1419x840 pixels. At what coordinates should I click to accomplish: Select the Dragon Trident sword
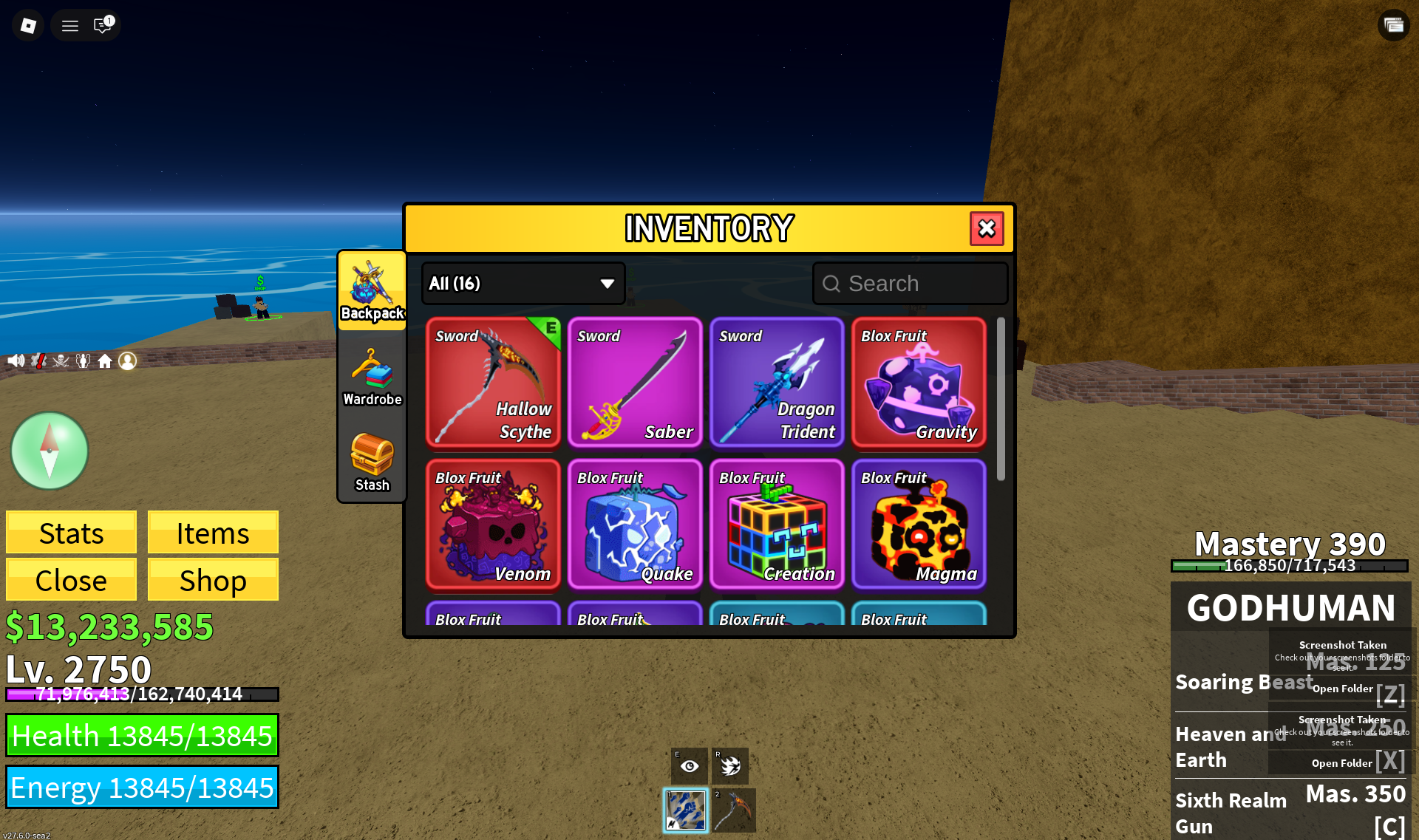[x=777, y=382]
